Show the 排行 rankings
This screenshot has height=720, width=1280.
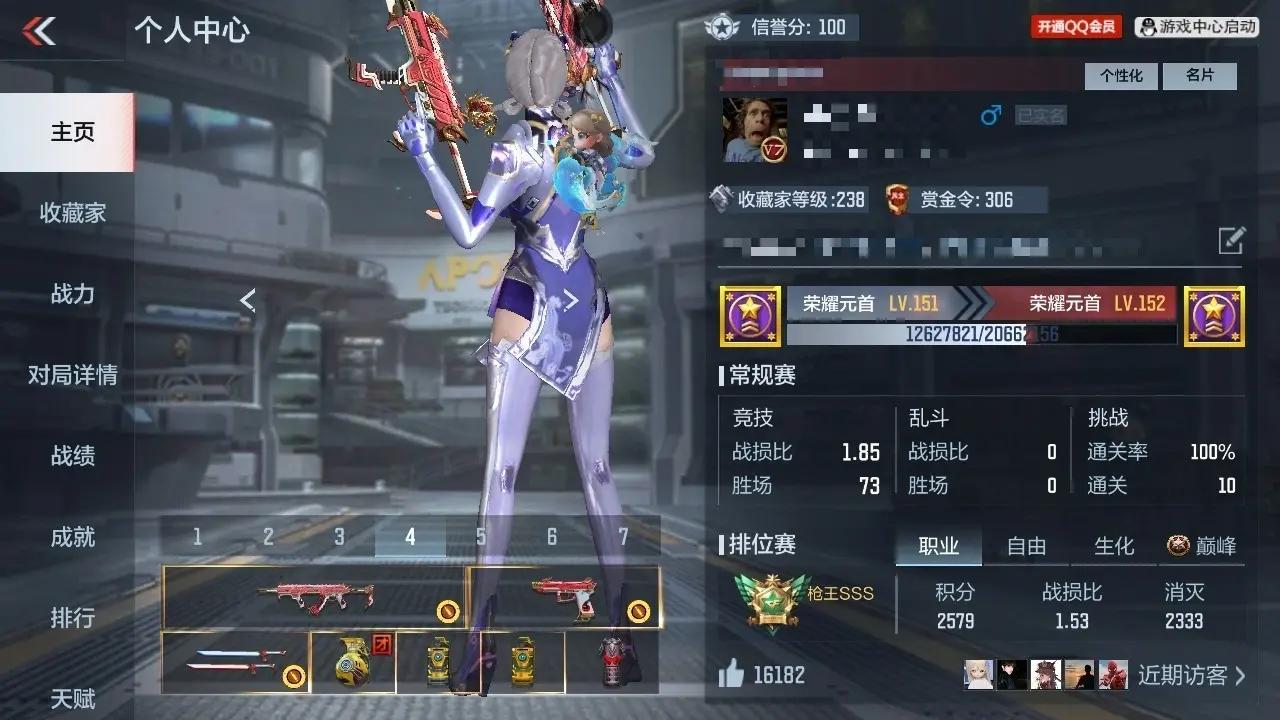72,618
